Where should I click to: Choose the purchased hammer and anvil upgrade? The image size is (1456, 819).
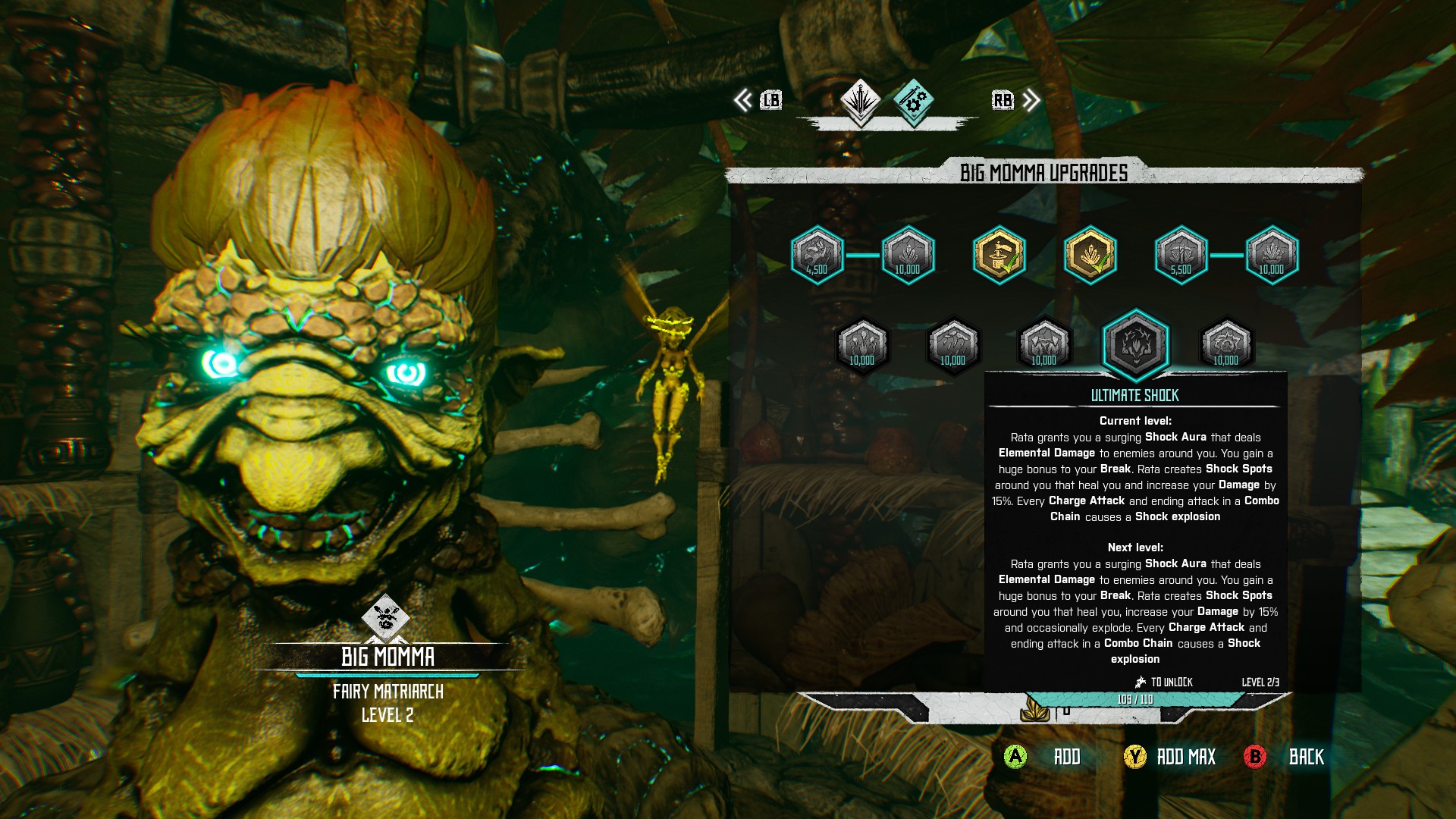pos(999,255)
